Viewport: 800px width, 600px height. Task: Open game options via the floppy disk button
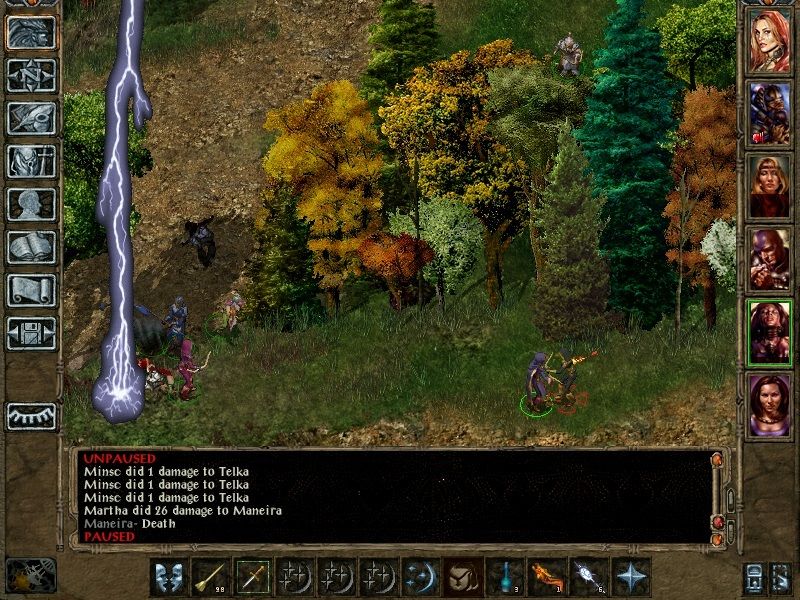tap(31, 333)
